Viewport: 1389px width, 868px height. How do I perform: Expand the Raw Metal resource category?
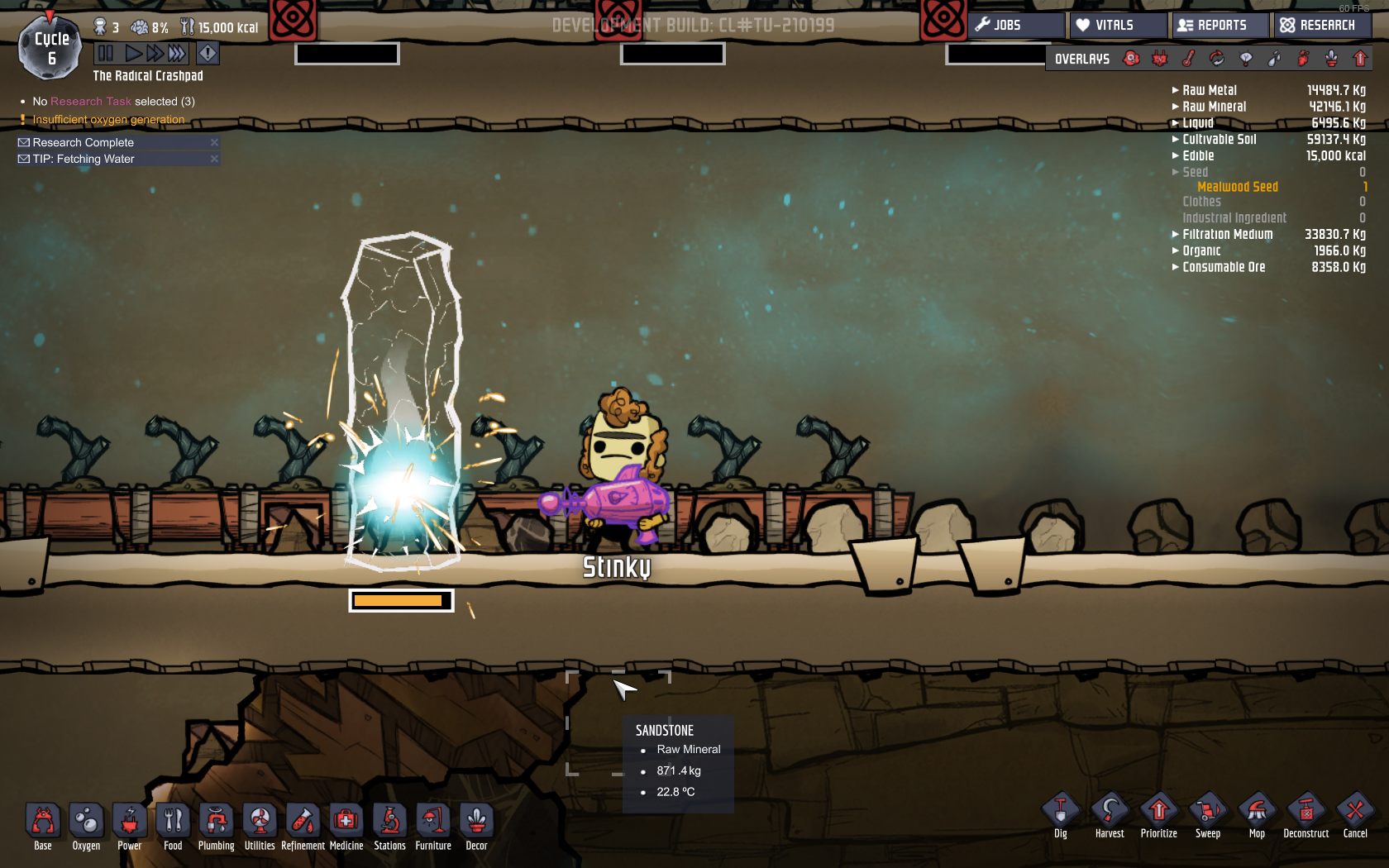coord(1209,90)
